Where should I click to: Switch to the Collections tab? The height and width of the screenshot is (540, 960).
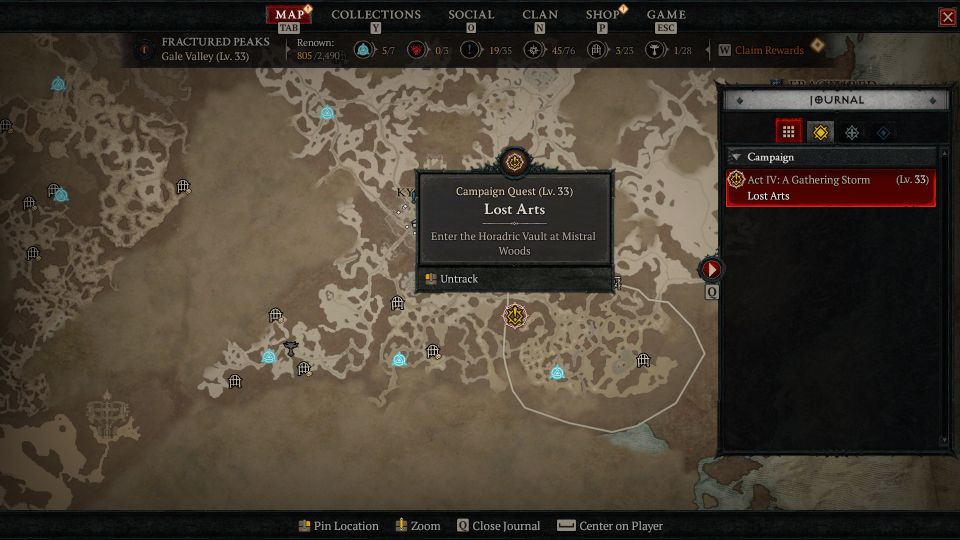[x=376, y=15]
